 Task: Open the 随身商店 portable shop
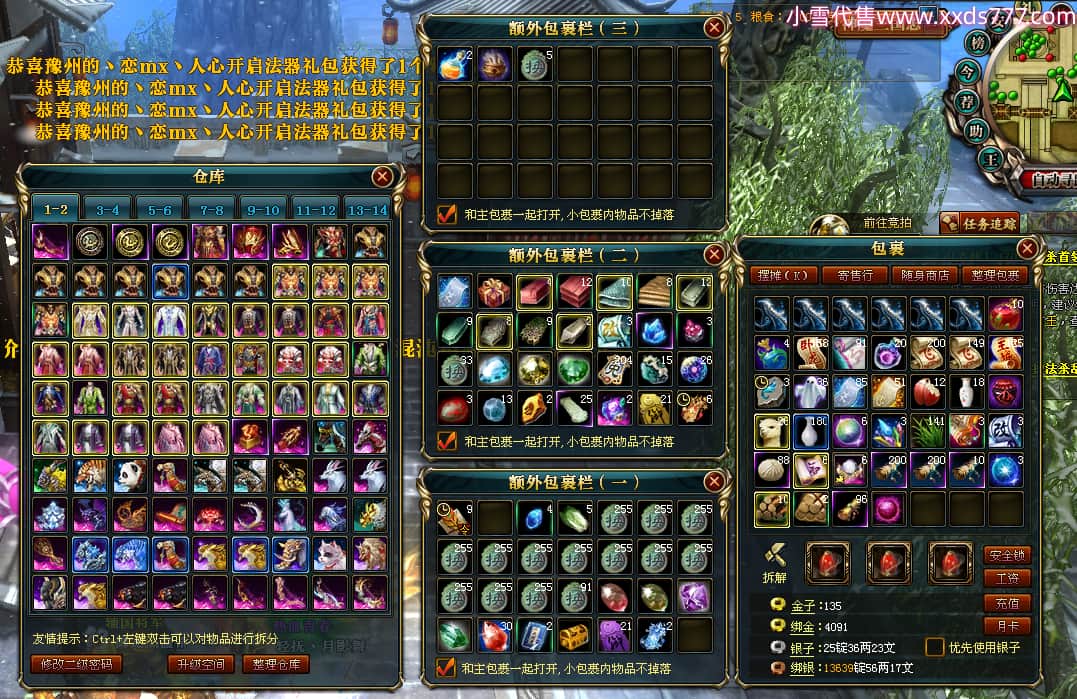(x=925, y=275)
